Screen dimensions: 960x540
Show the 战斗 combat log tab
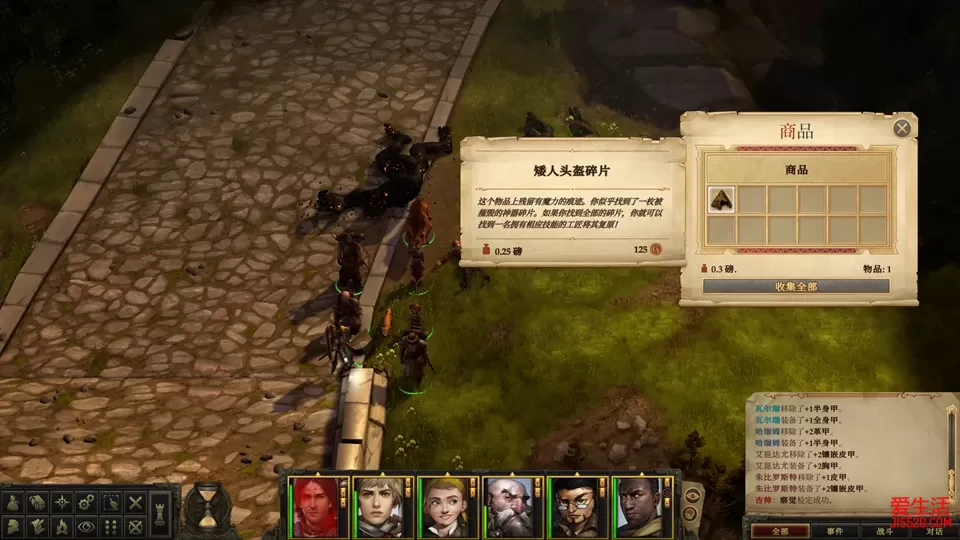click(886, 531)
